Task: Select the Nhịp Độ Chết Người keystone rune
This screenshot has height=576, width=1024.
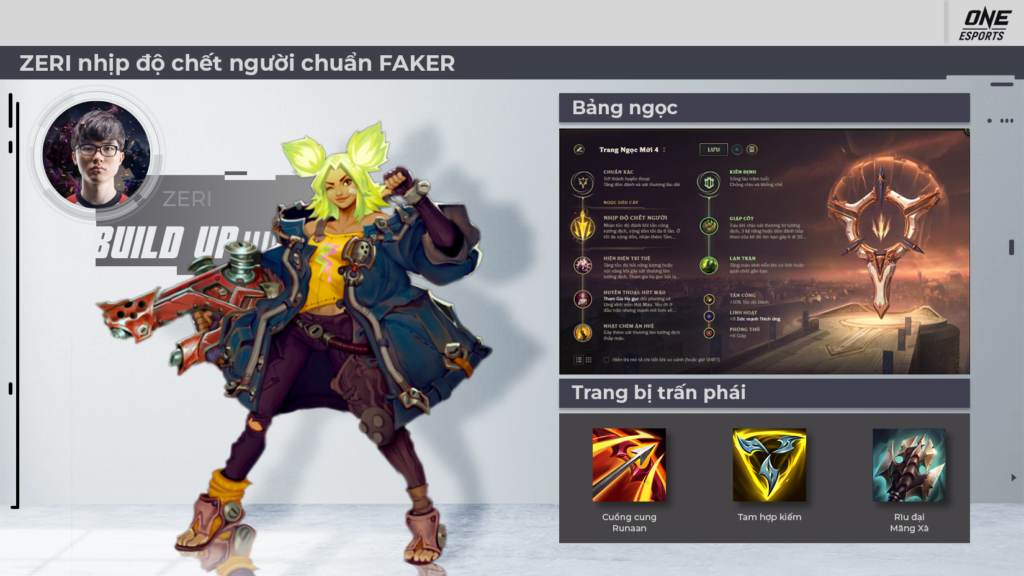Action: [582, 227]
